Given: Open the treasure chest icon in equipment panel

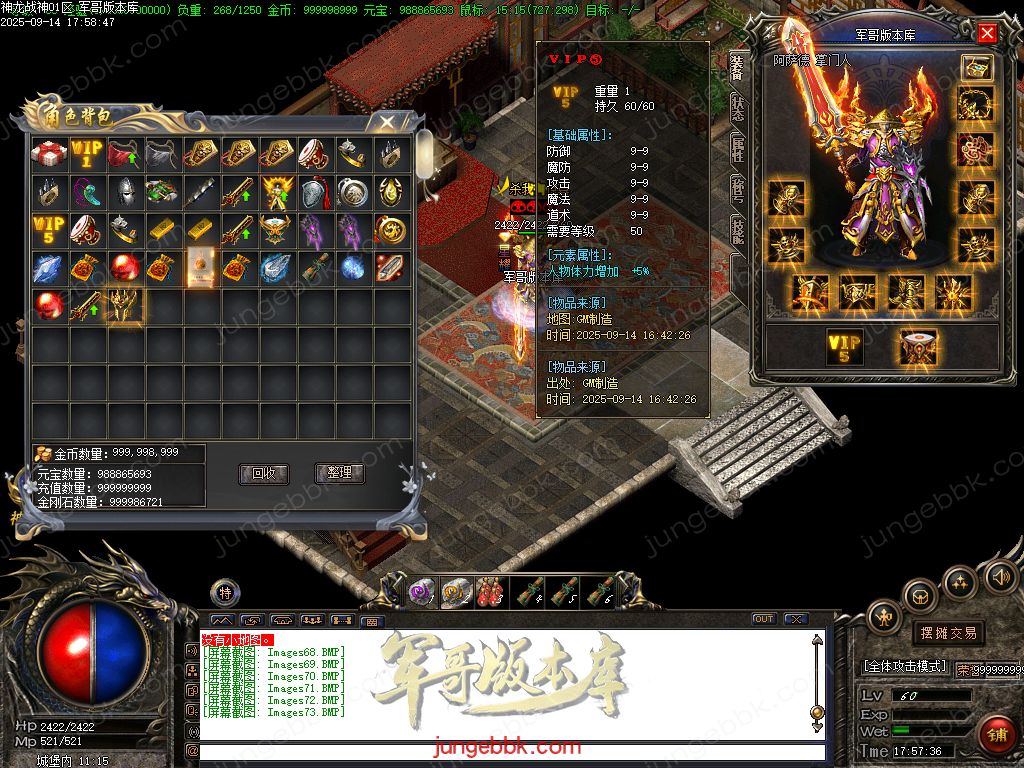Looking at the screenshot, I should click(x=976, y=67).
